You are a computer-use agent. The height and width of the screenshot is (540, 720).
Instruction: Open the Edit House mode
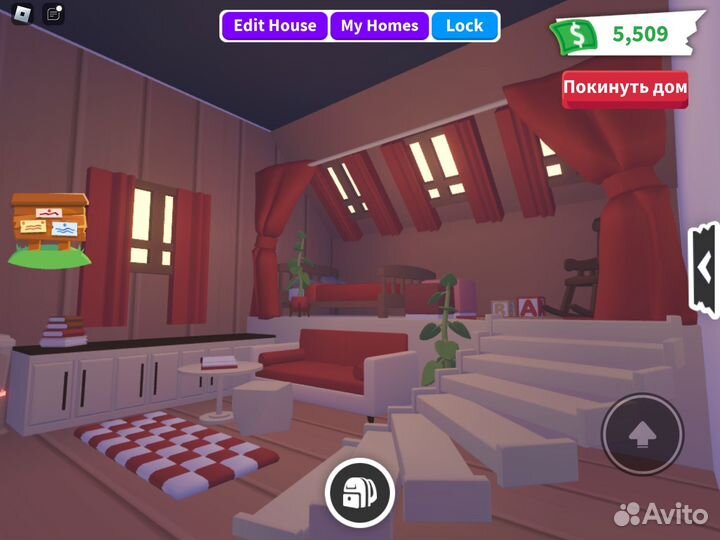pyautogui.click(x=275, y=26)
